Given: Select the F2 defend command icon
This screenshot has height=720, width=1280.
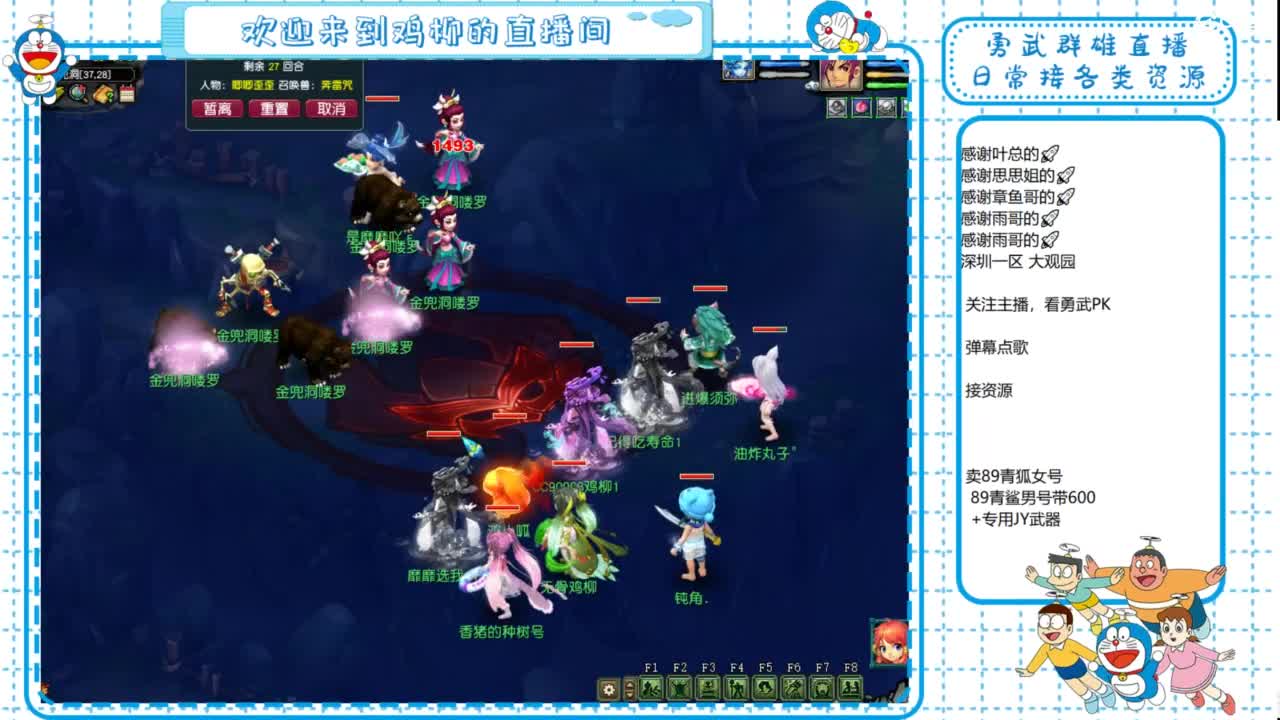Looking at the screenshot, I should click(x=679, y=687).
